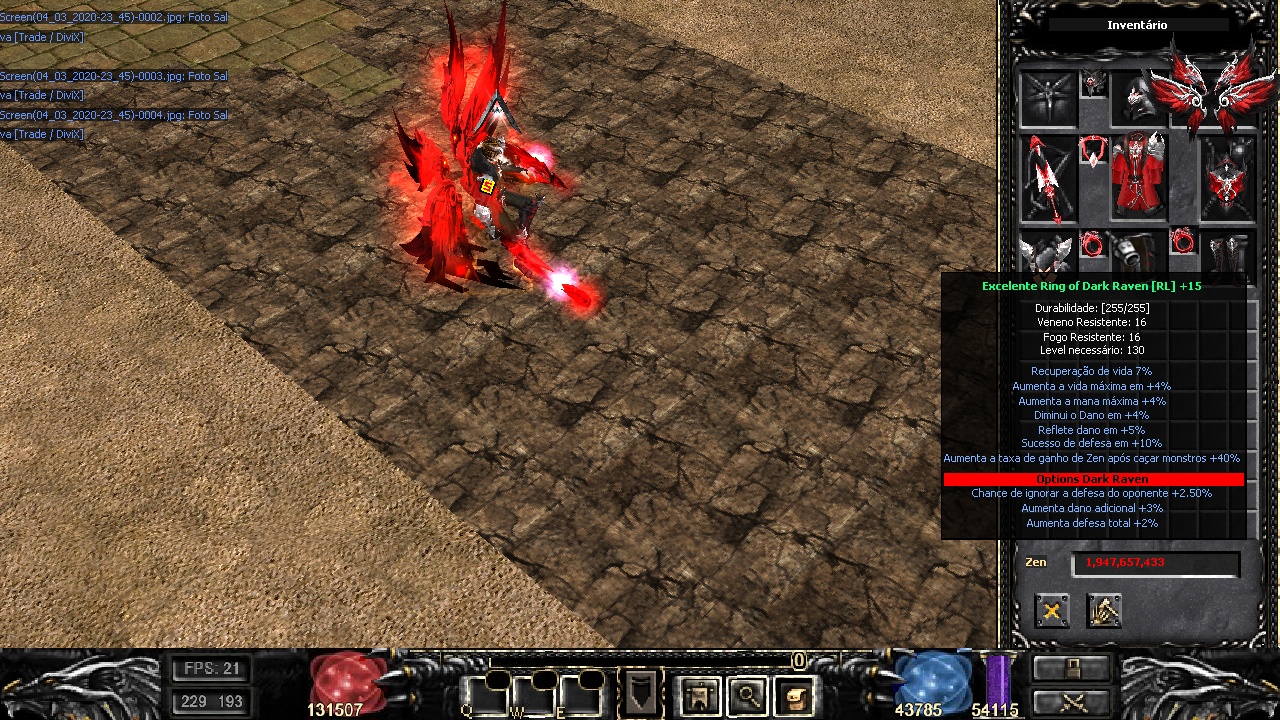The image size is (1280, 720).
Task: Open the scroll icon button on bottom bar
Action: coord(795,695)
